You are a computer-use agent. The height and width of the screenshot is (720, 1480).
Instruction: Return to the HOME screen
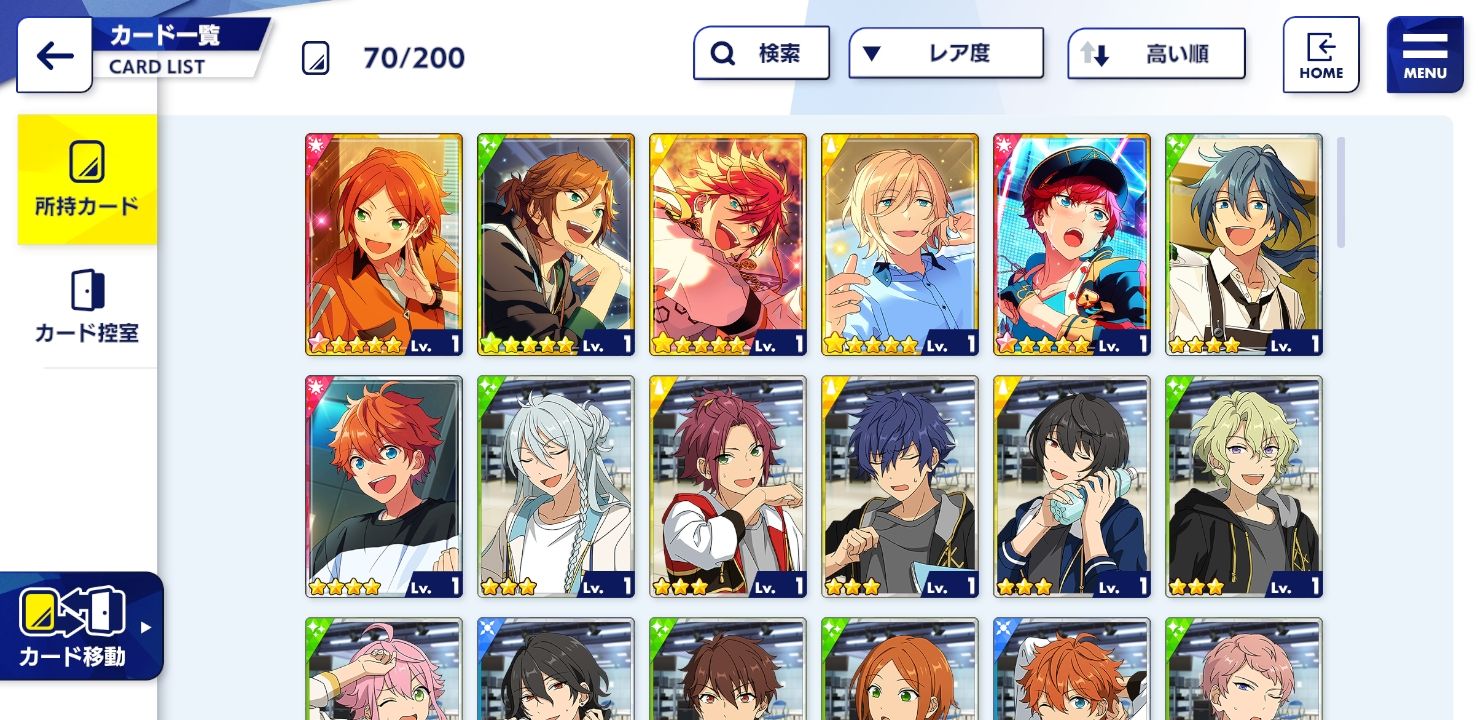pyautogui.click(x=1320, y=55)
